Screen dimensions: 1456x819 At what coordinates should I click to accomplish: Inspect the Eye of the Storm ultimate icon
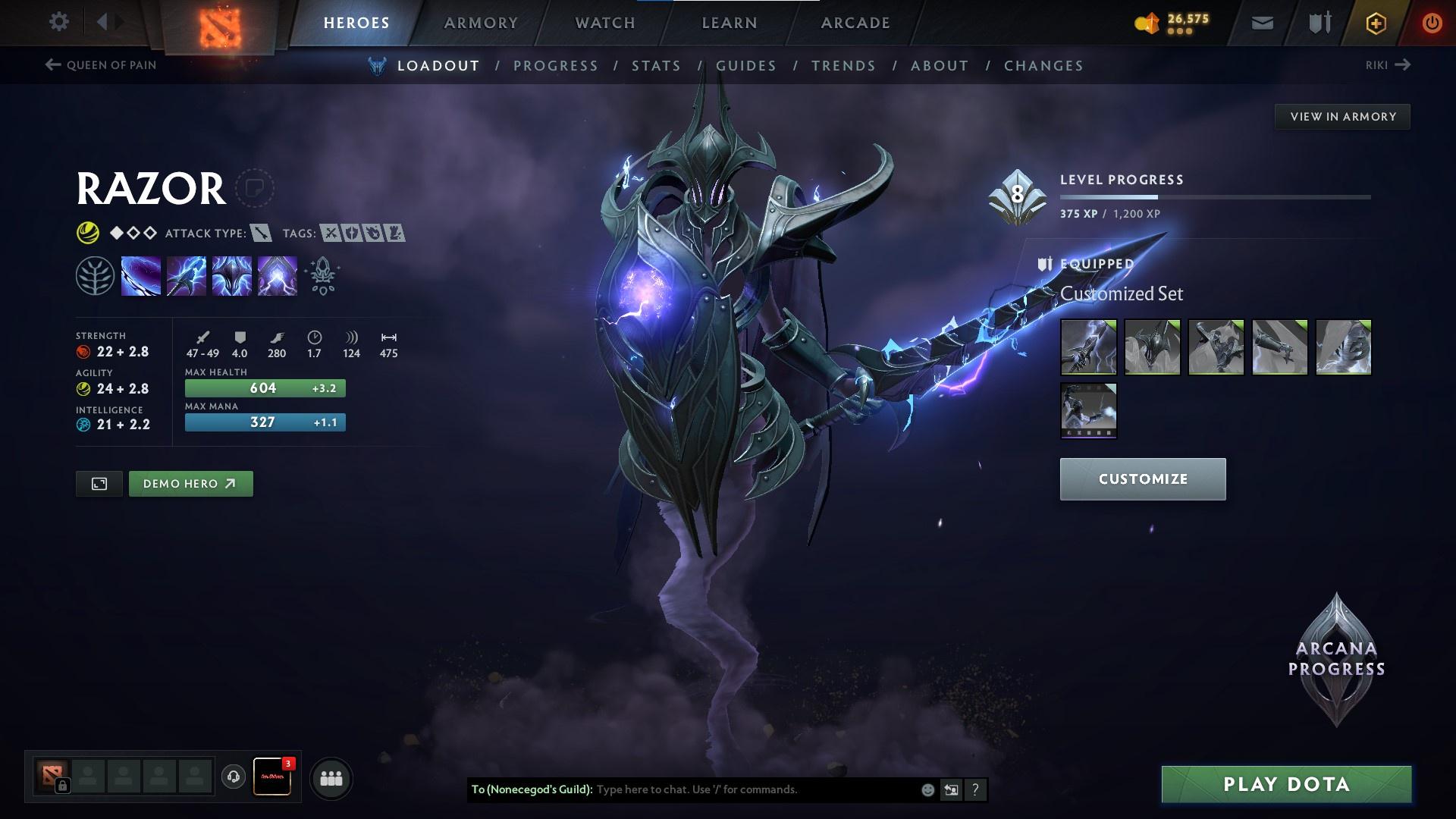click(x=277, y=275)
